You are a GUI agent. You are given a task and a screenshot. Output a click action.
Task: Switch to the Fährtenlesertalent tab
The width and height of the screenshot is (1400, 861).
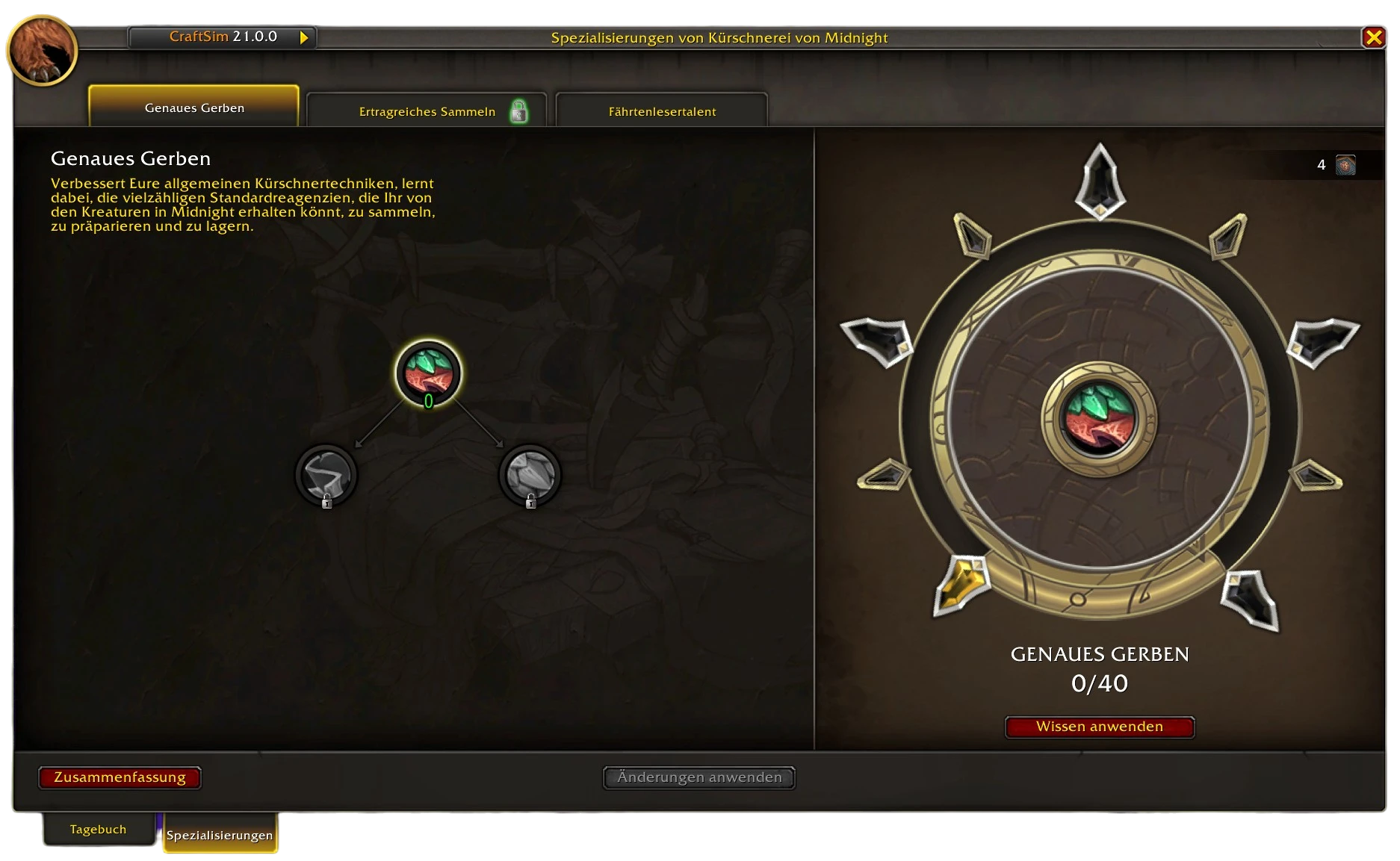pos(662,111)
